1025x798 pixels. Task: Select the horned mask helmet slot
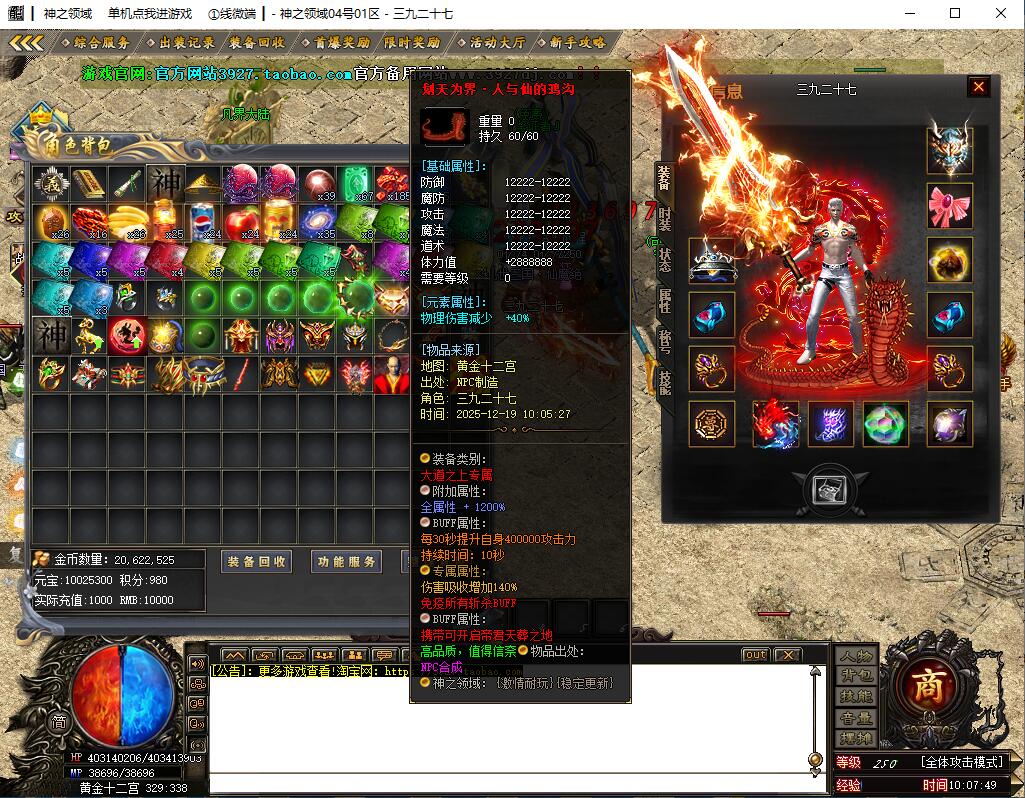click(950, 150)
